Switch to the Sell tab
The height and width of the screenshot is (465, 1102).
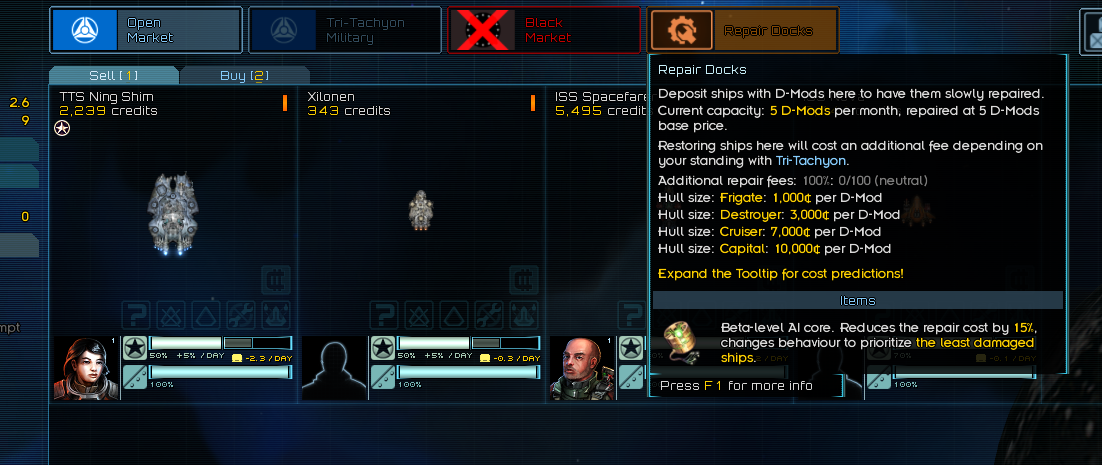pyautogui.click(x=113, y=75)
